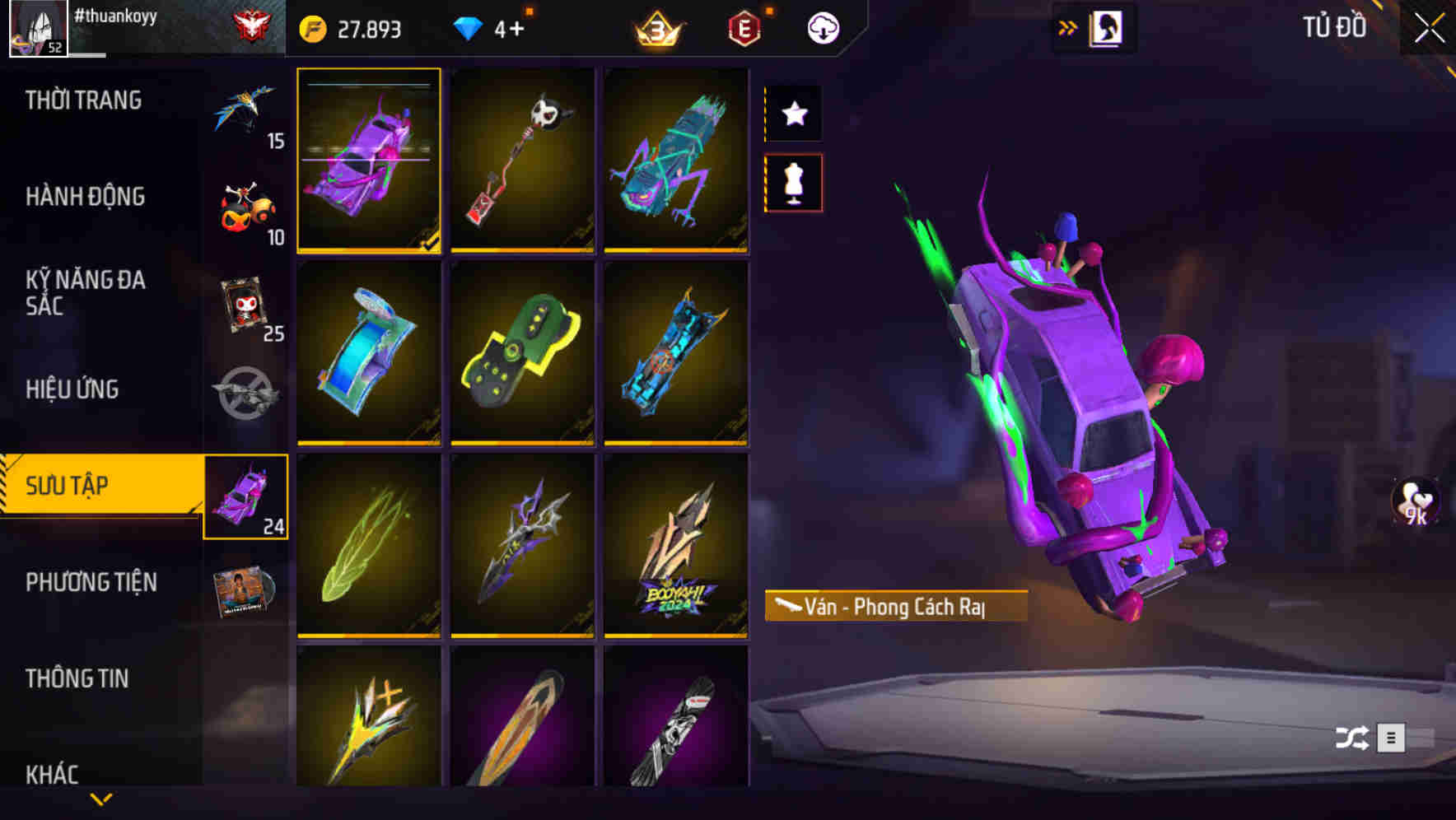
Task: Click the progress bar on the selected car thumbnail
Action: [x=369, y=83]
